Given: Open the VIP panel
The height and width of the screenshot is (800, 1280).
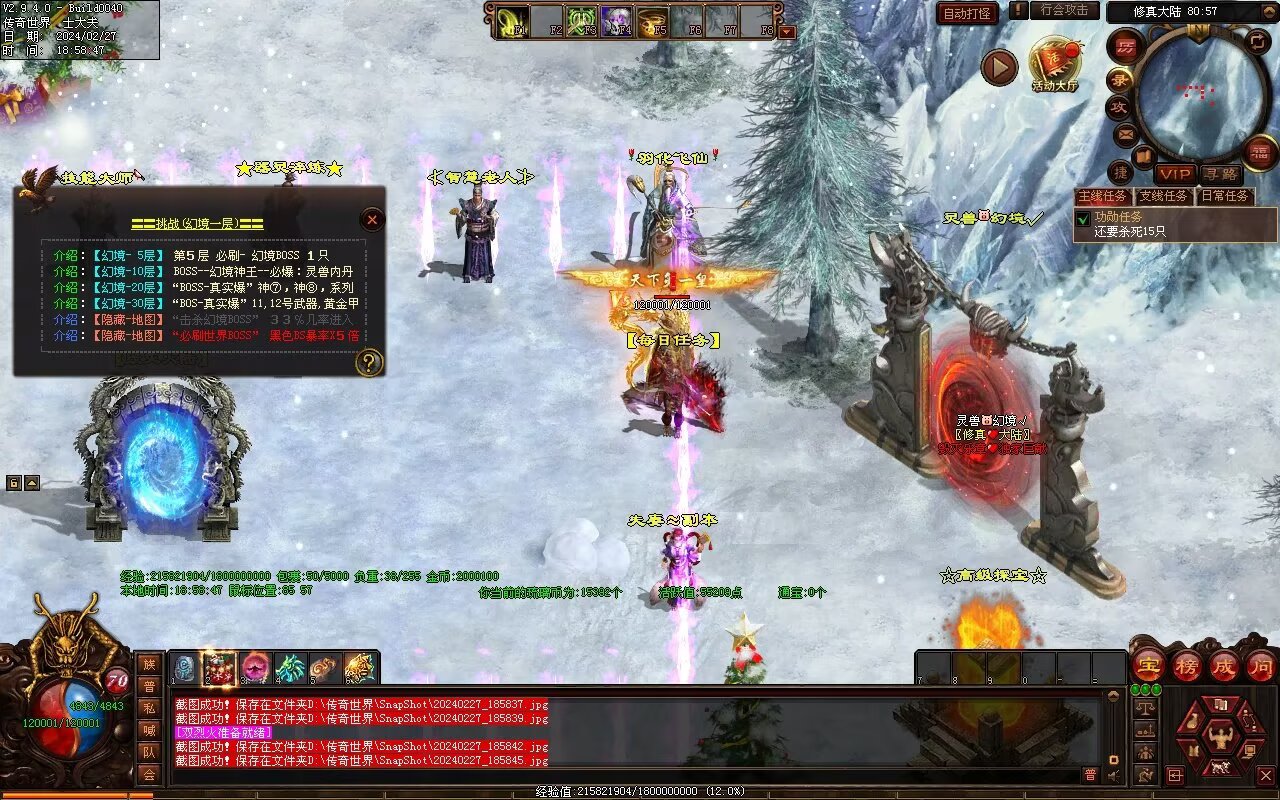Looking at the screenshot, I should pos(1174,174).
